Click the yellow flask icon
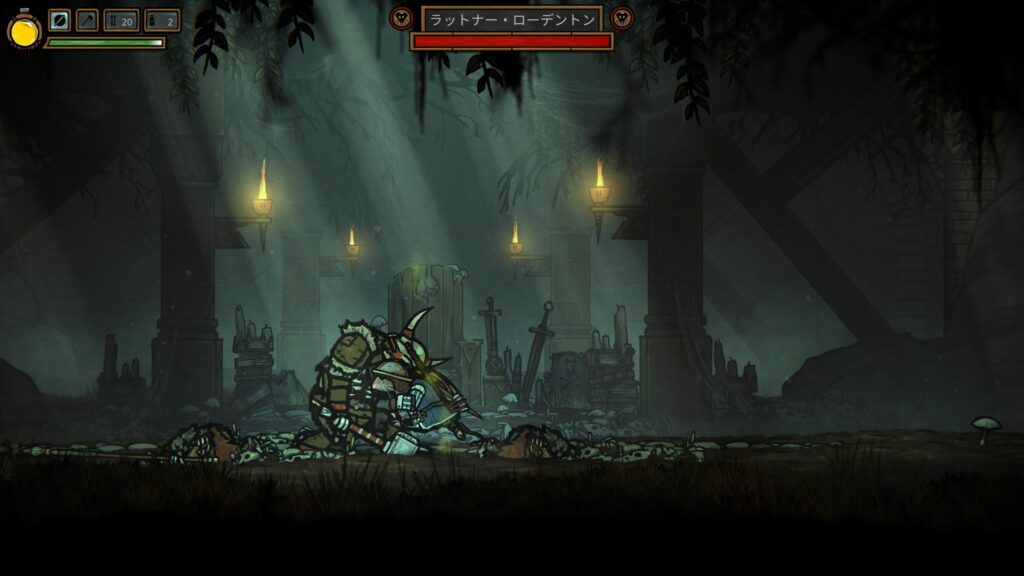 point(23,31)
